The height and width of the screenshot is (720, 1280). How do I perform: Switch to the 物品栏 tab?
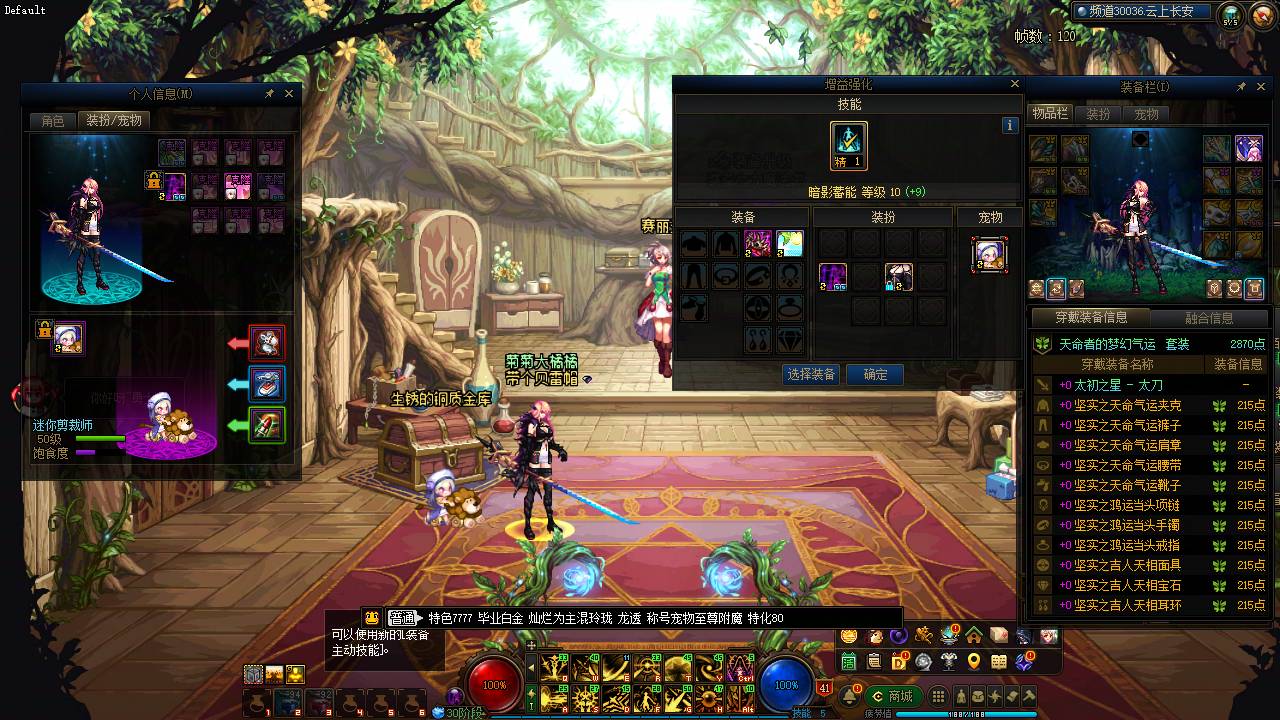pyautogui.click(x=1050, y=114)
